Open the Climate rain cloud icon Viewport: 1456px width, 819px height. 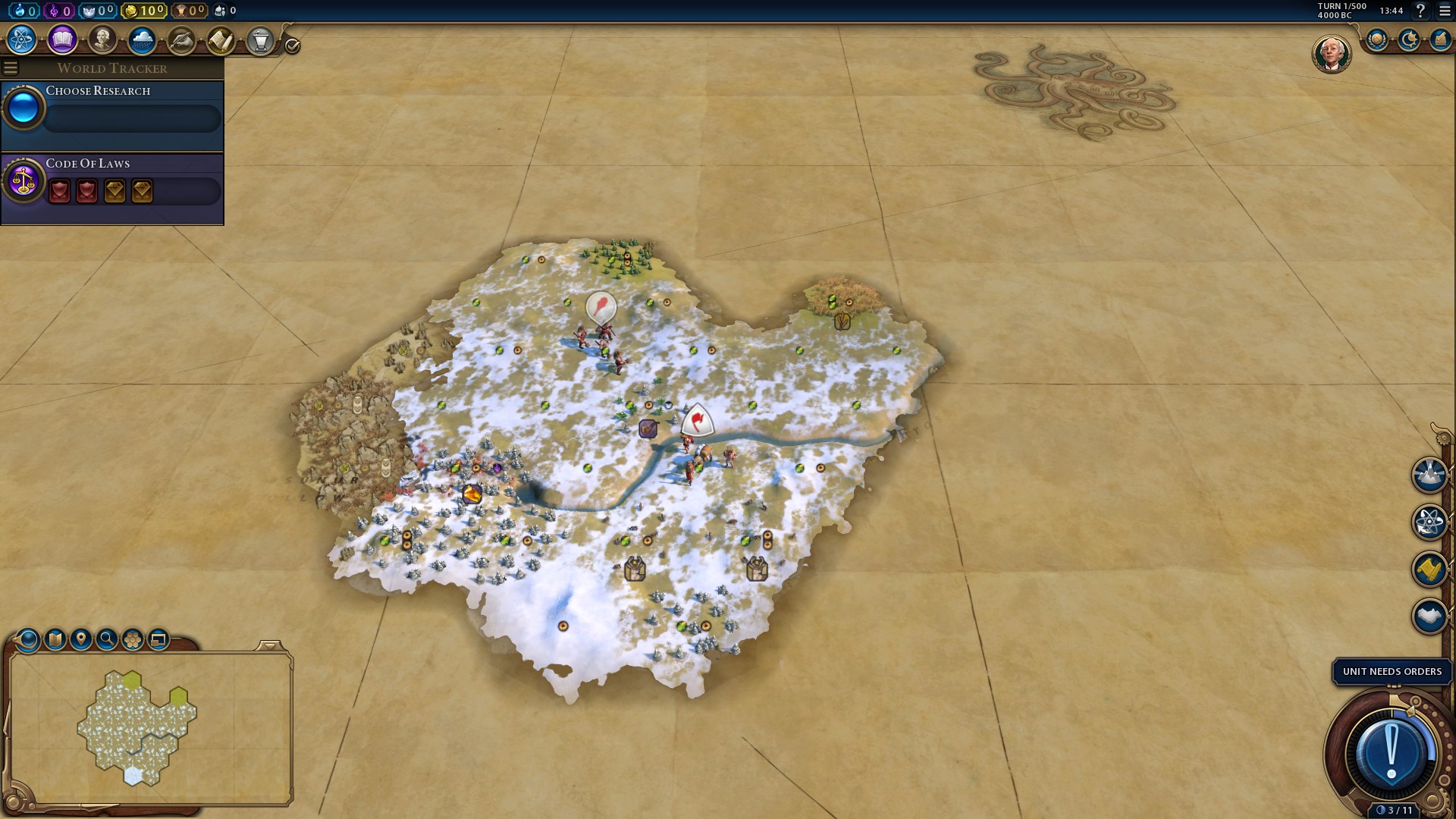click(x=142, y=39)
